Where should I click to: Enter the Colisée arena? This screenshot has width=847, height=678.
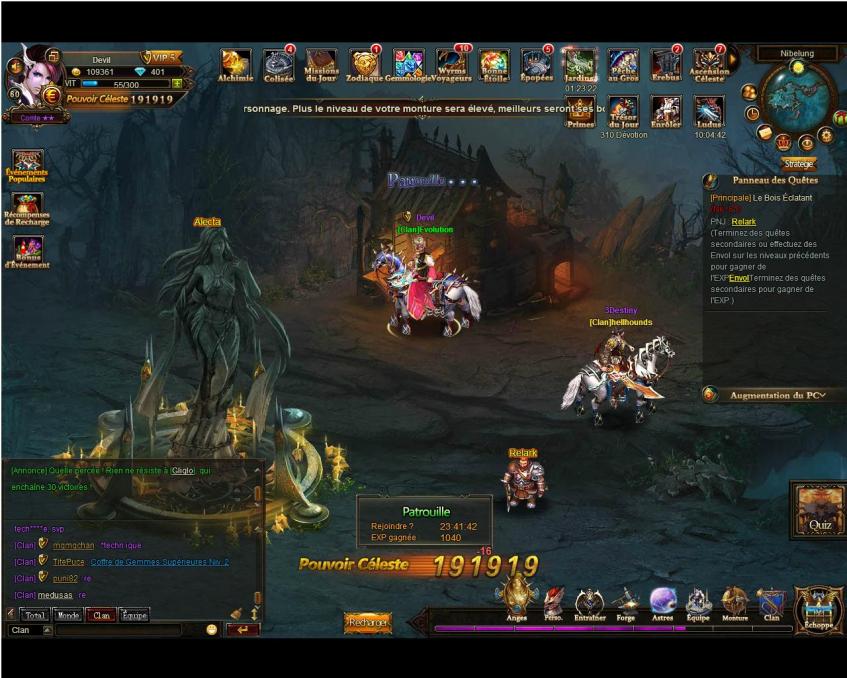click(278, 64)
